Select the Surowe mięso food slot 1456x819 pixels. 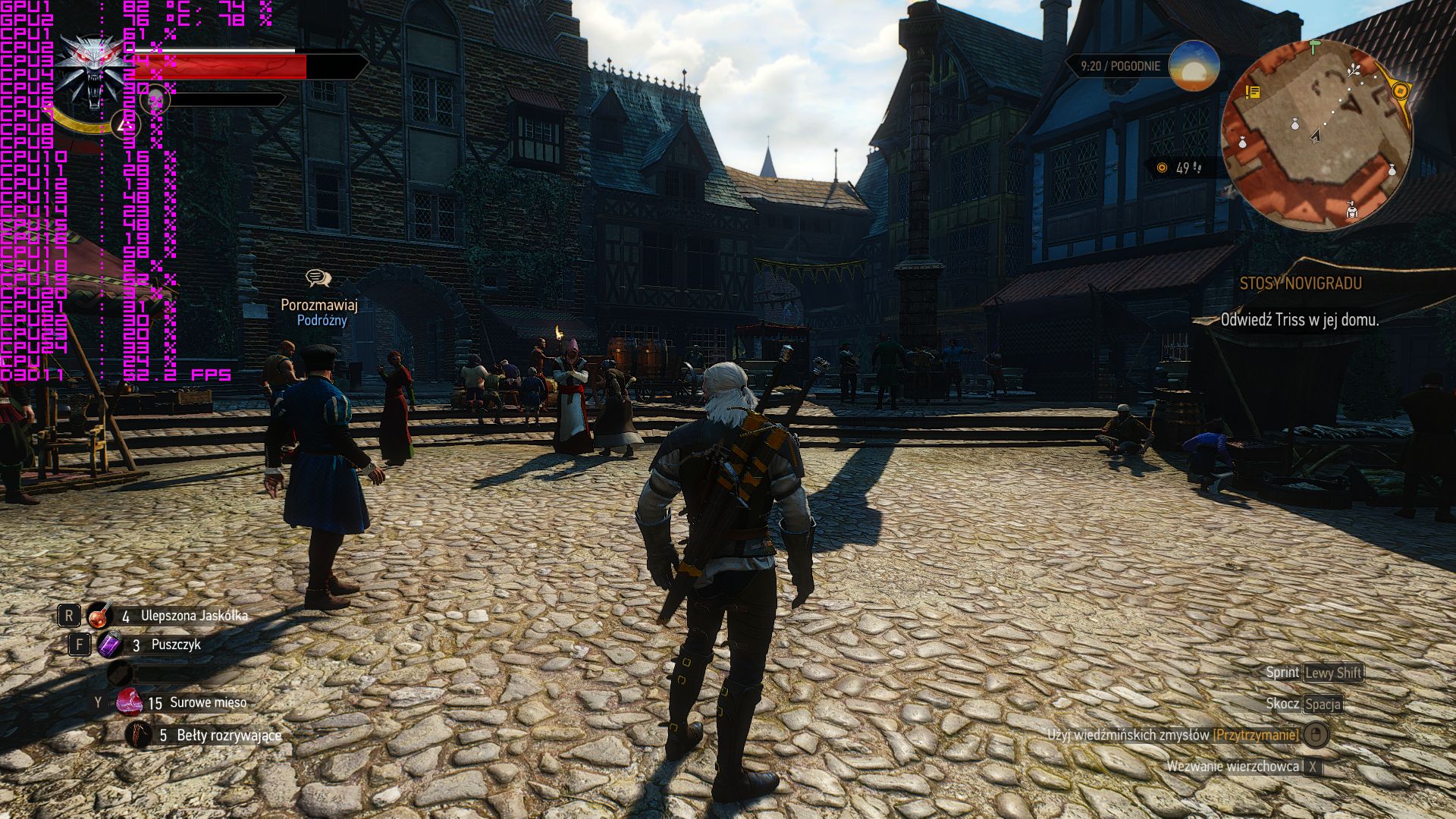point(129,702)
